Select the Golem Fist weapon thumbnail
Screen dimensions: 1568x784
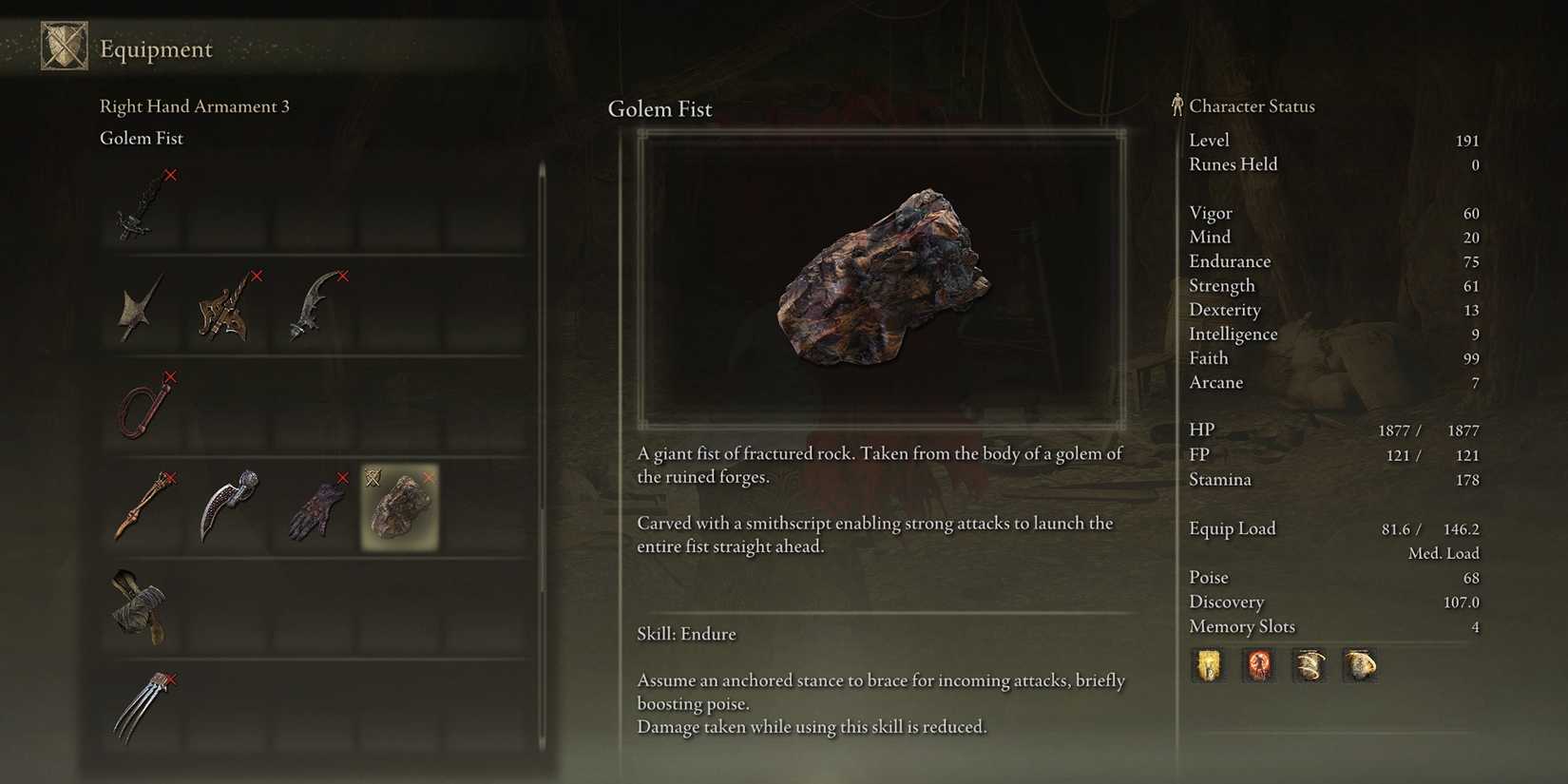pyautogui.click(x=400, y=507)
